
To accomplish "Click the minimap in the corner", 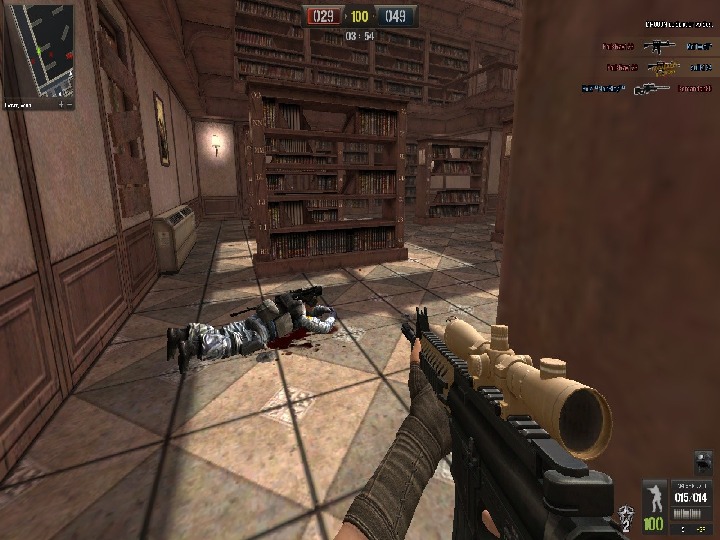I will [x=40, y=48].
